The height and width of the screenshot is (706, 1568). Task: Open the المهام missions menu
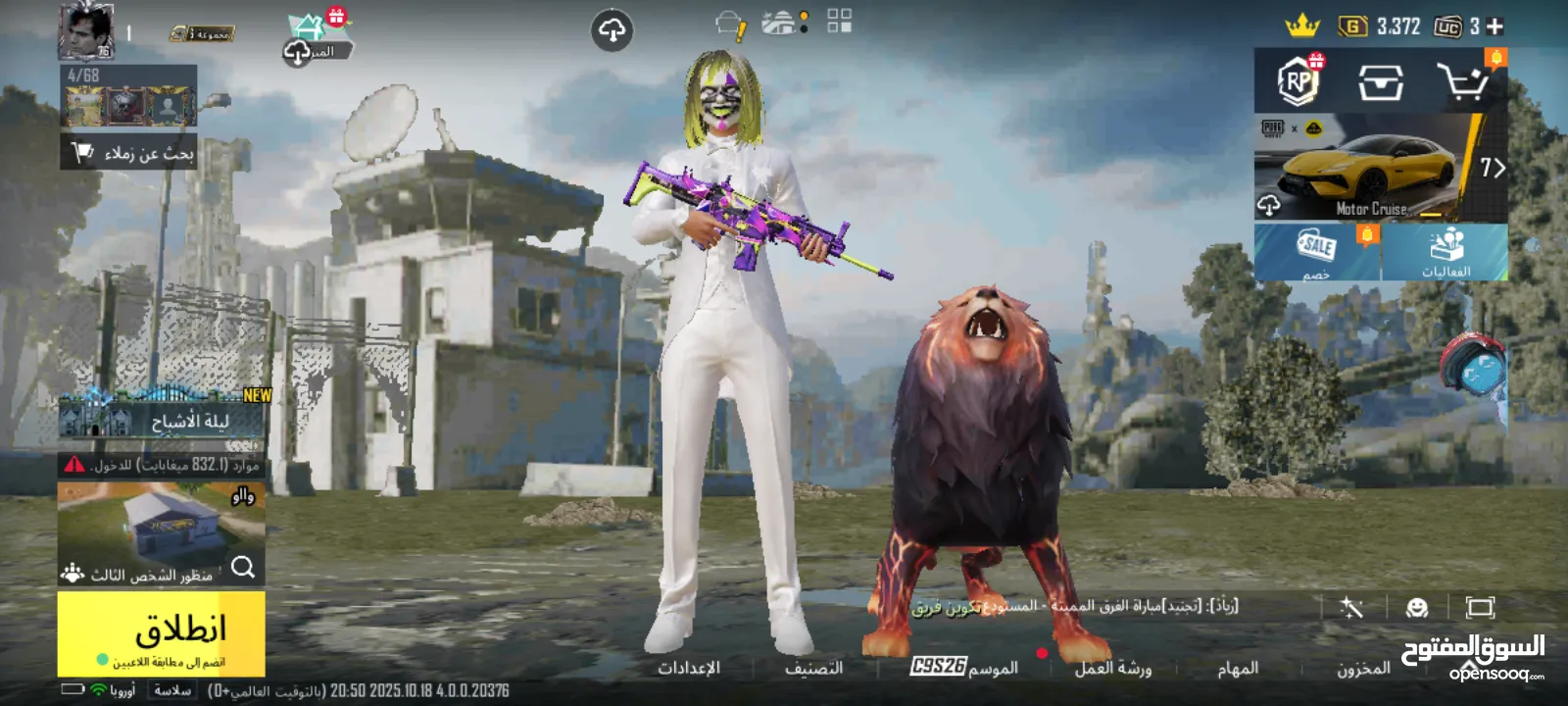[1238, 668]
